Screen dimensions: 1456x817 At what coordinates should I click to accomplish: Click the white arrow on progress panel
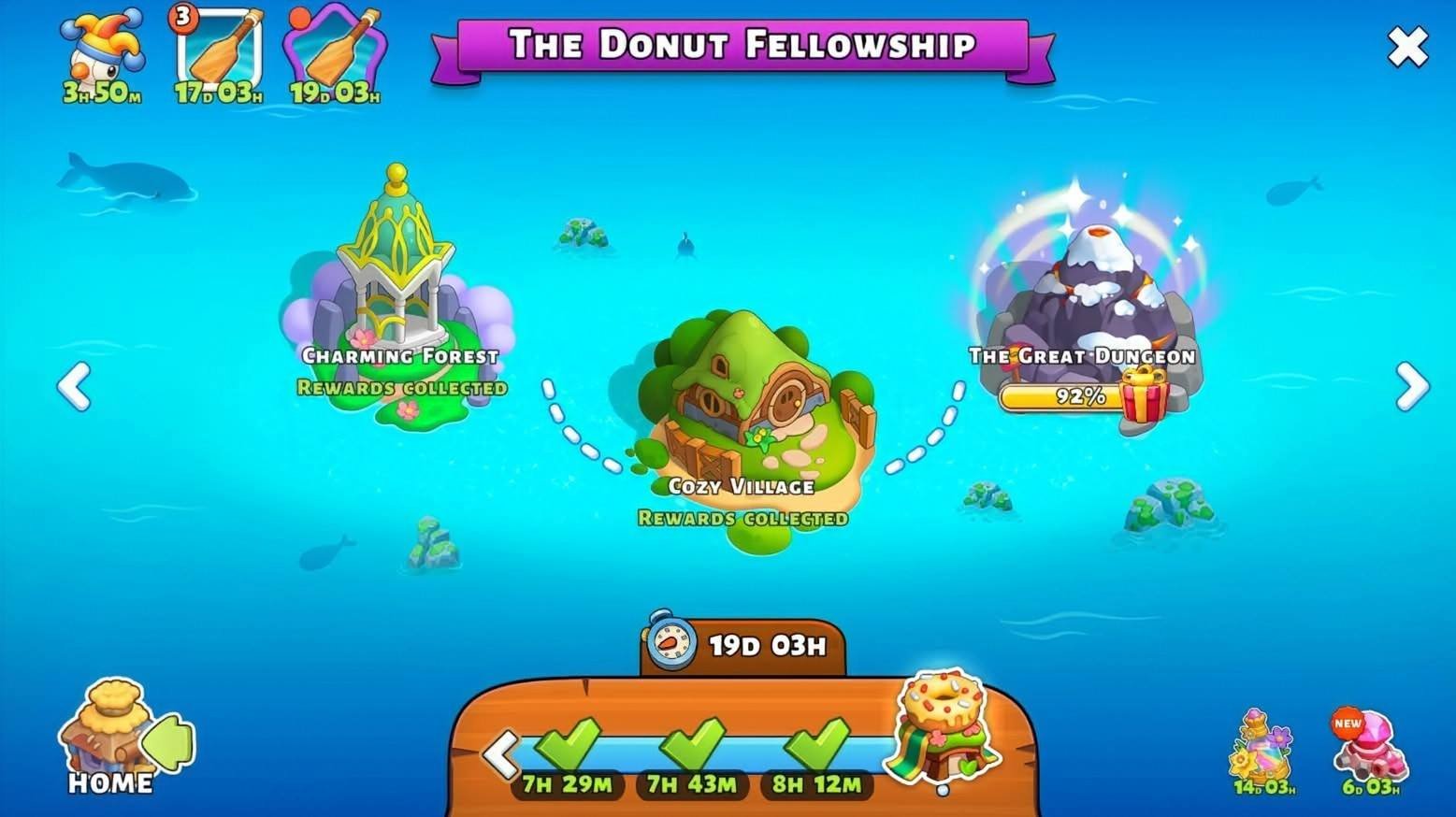coord(501,753)
